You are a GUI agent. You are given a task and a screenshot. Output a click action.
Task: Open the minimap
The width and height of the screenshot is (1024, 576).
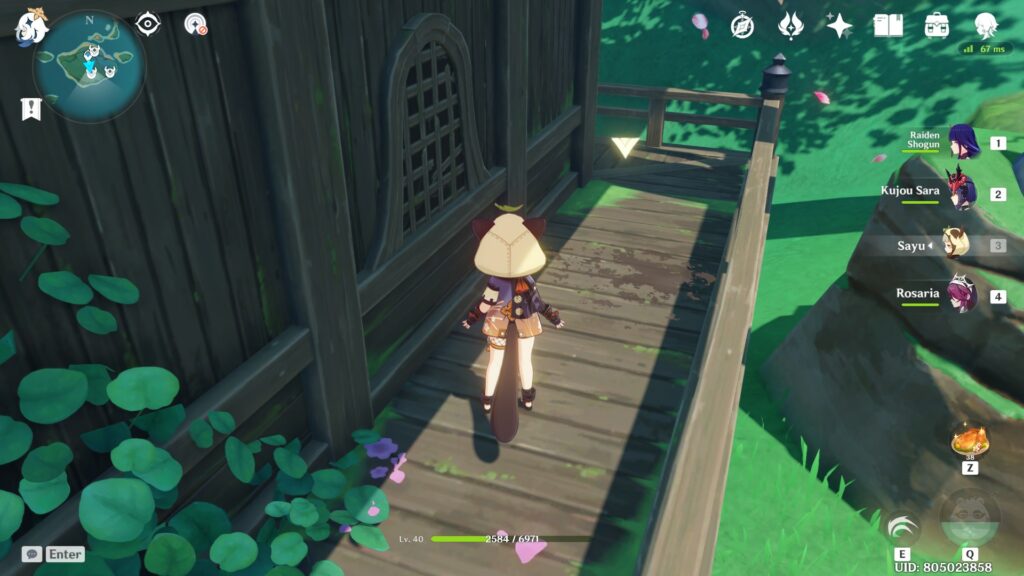point(89,66)
